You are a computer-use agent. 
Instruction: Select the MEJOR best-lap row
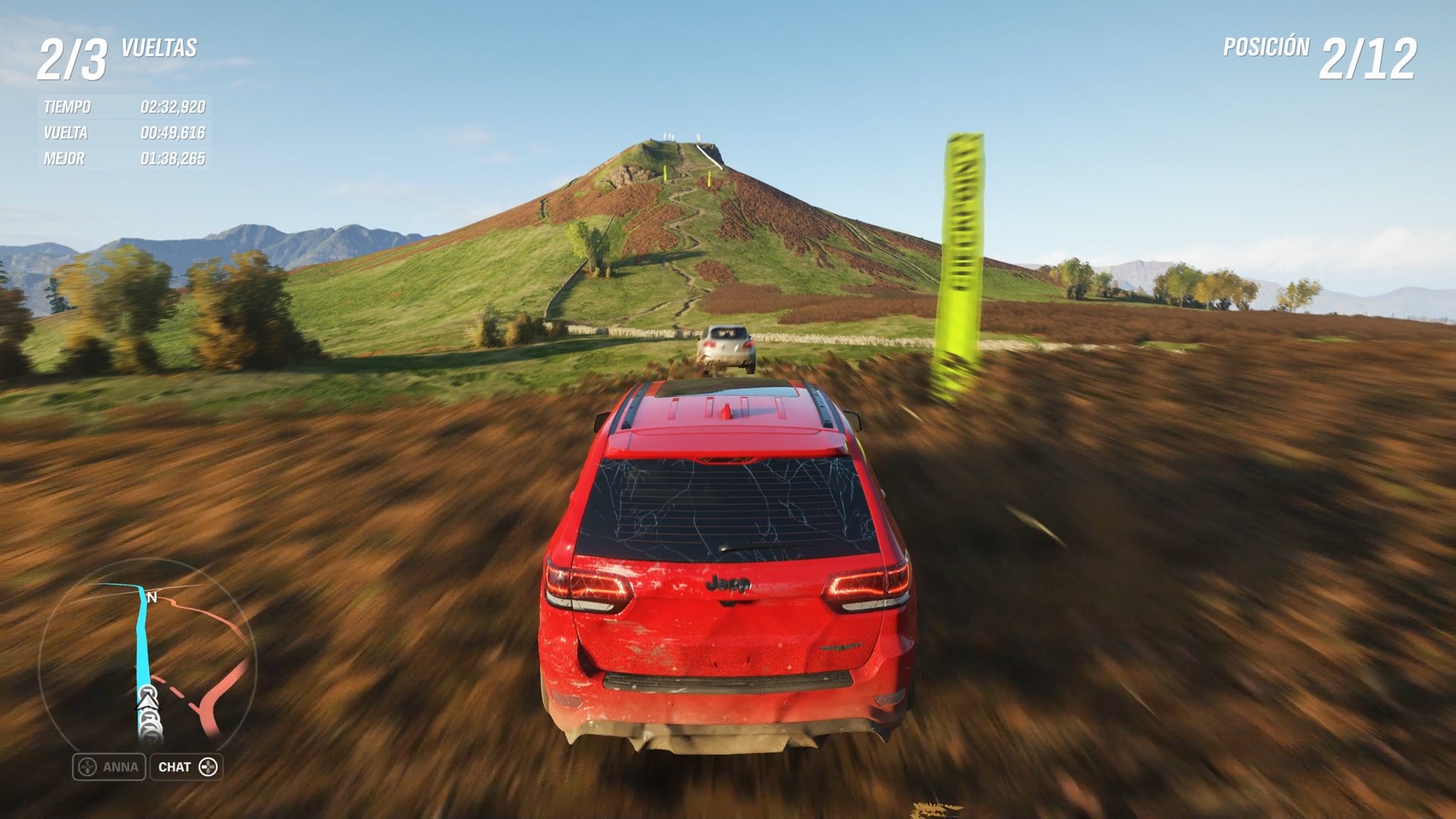(121, 158)
